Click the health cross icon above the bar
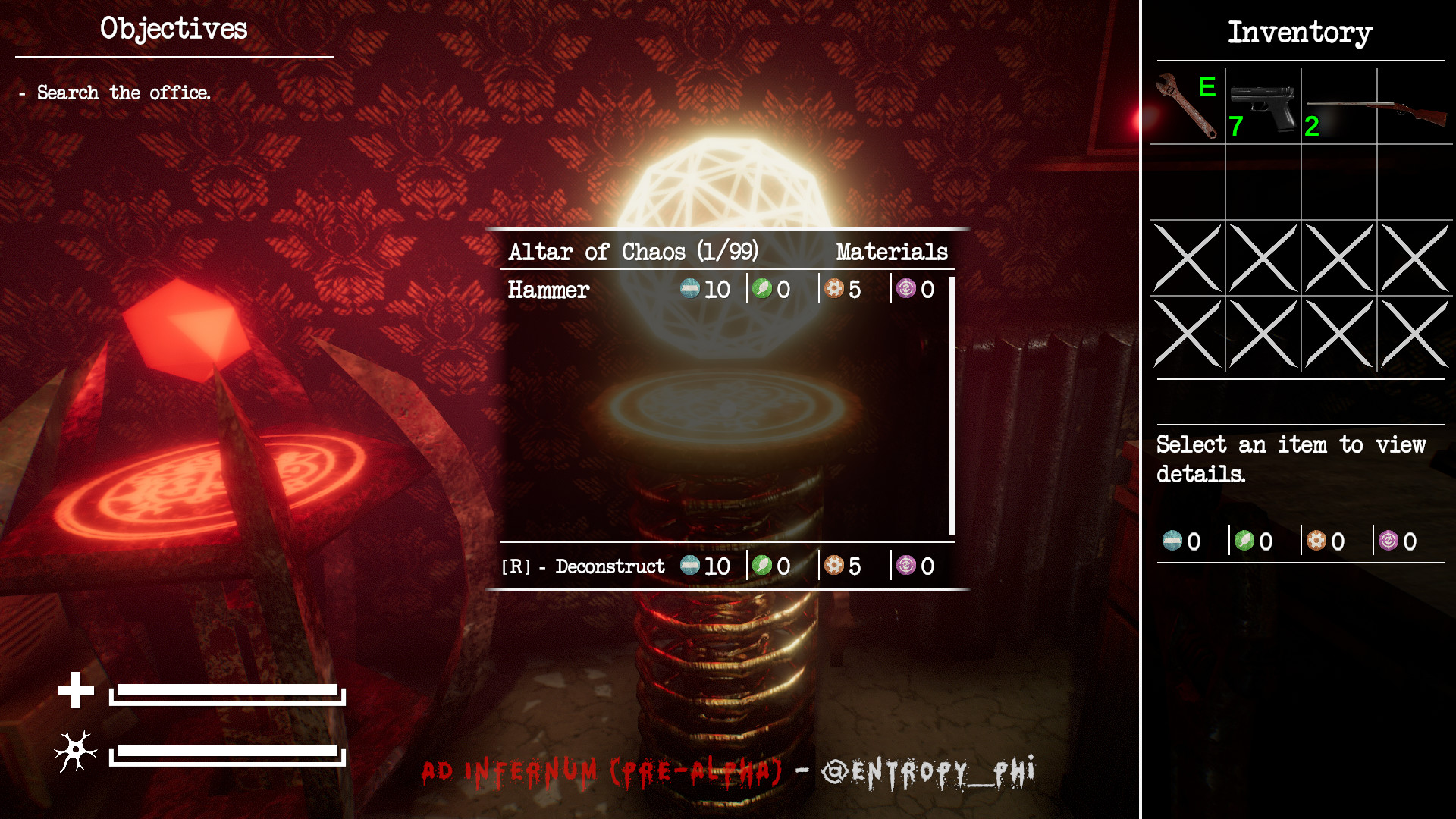Screen dimensions: 1456x819 point(75,691)
